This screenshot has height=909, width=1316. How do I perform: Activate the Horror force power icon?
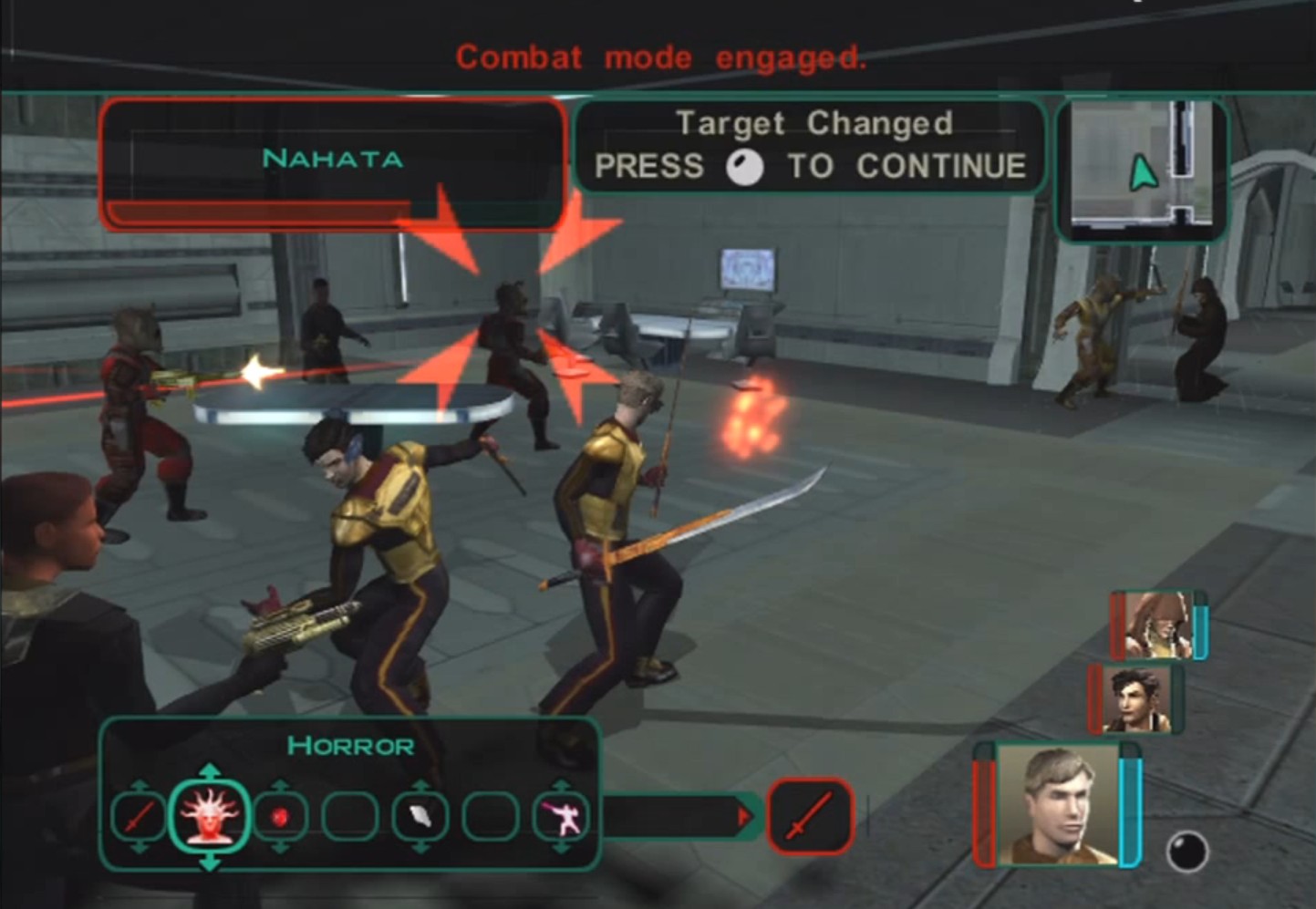(210, 815)
